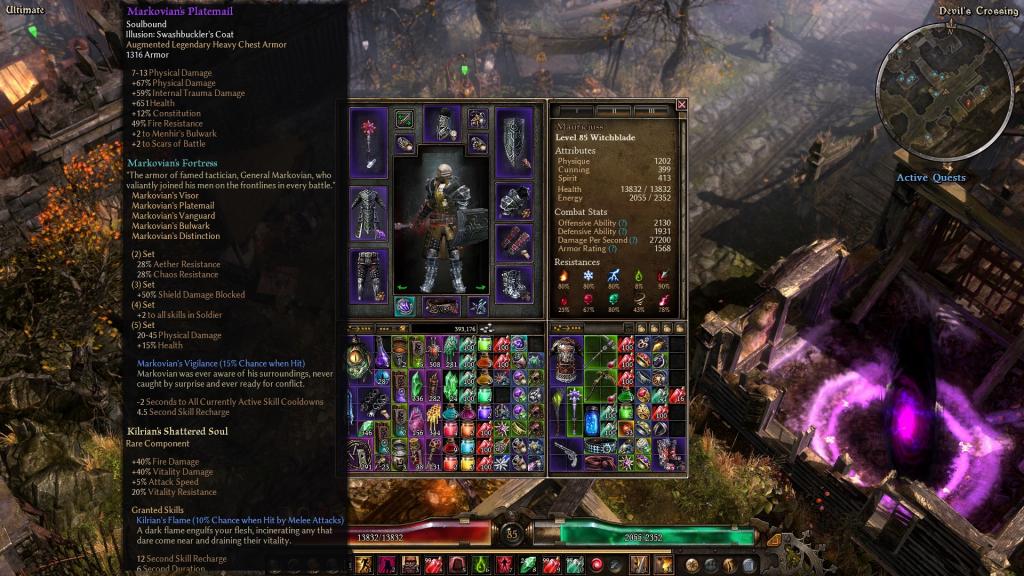Viewport: 1024px width, 576px height.
Task: Select the equipped leg armor slot
Action: click(x=367, y=275)
